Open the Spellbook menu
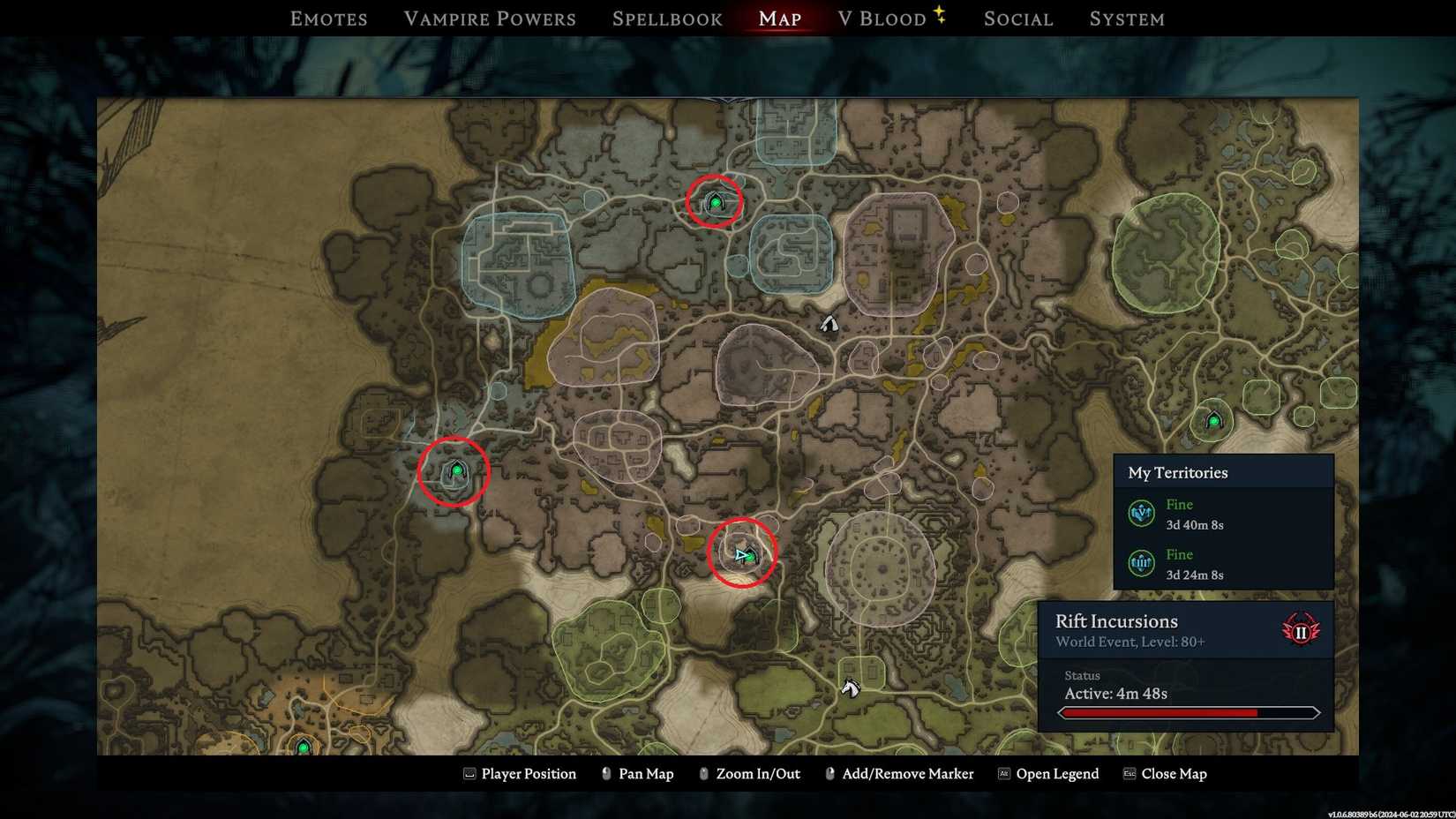This screenshot has width=1456, height=819. (666, 18)
